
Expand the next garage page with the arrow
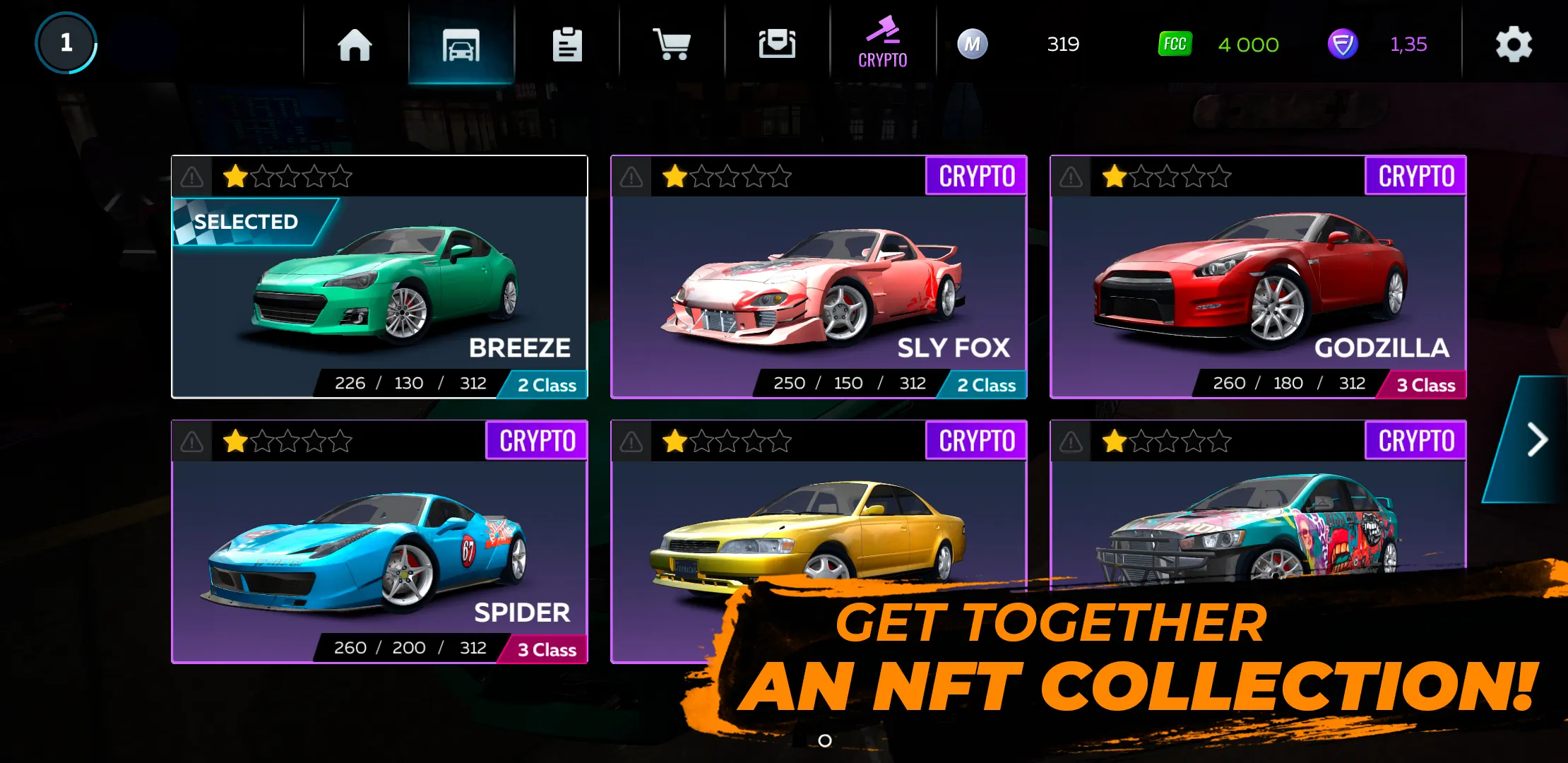click(1537, 439)
